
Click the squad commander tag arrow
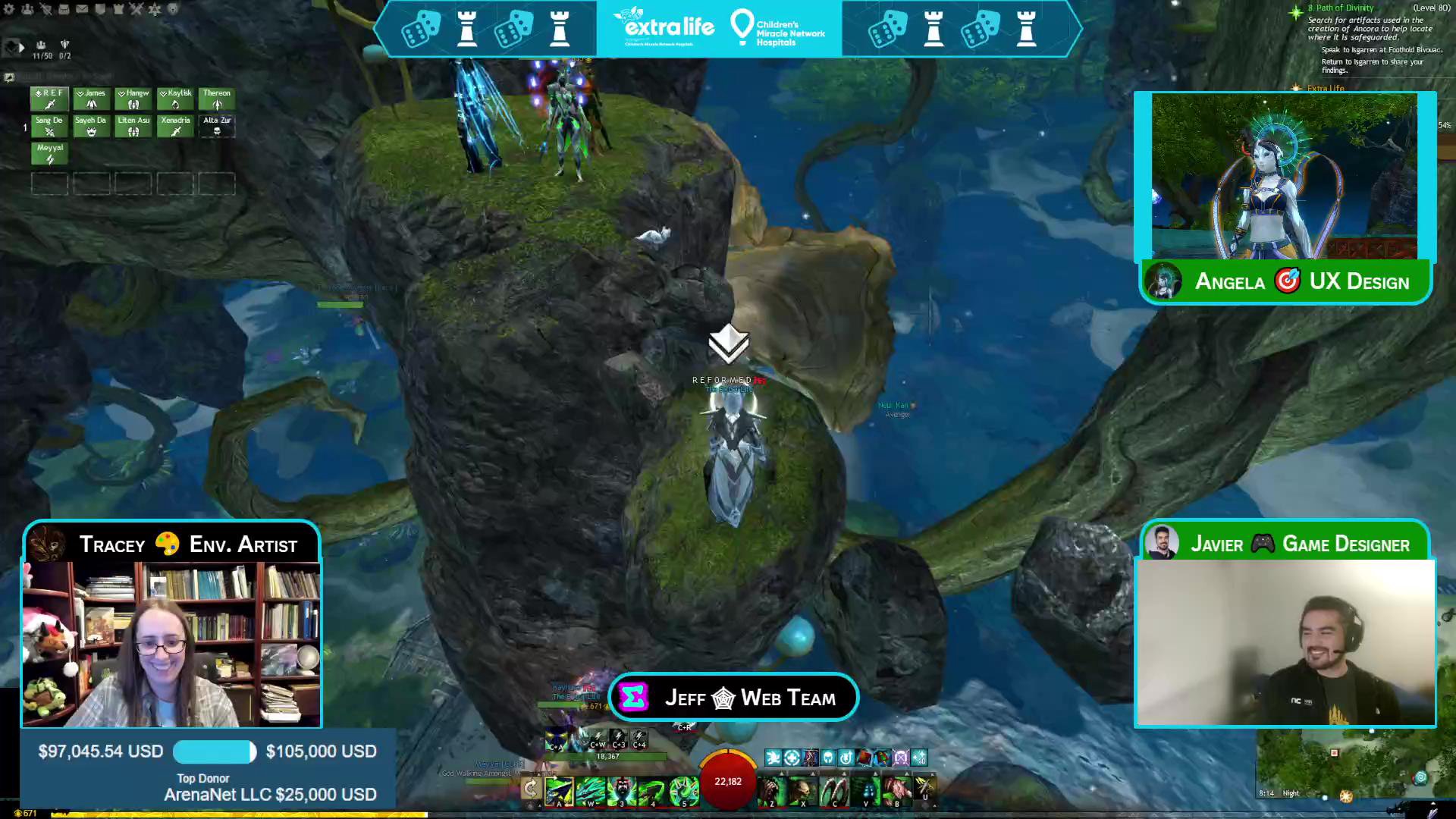tap(21, 47)
